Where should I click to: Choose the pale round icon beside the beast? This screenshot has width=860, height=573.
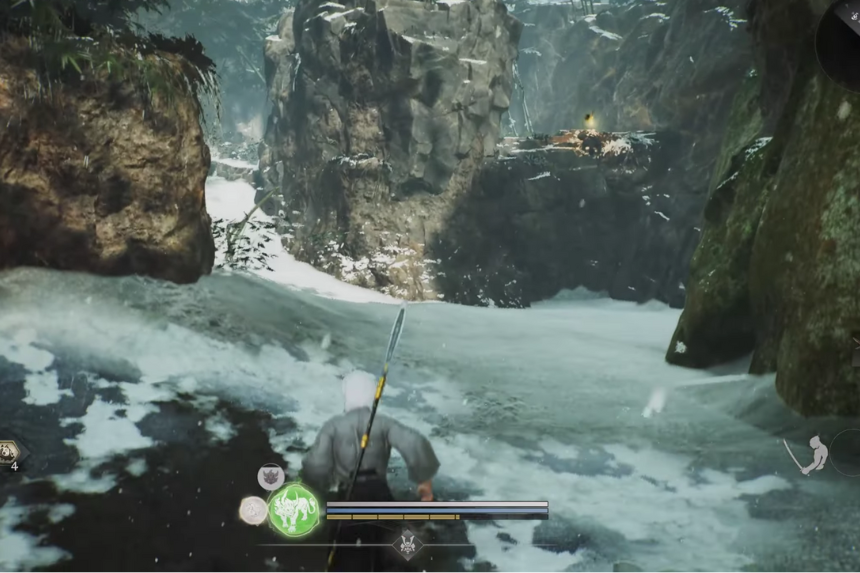pos(253,510)
